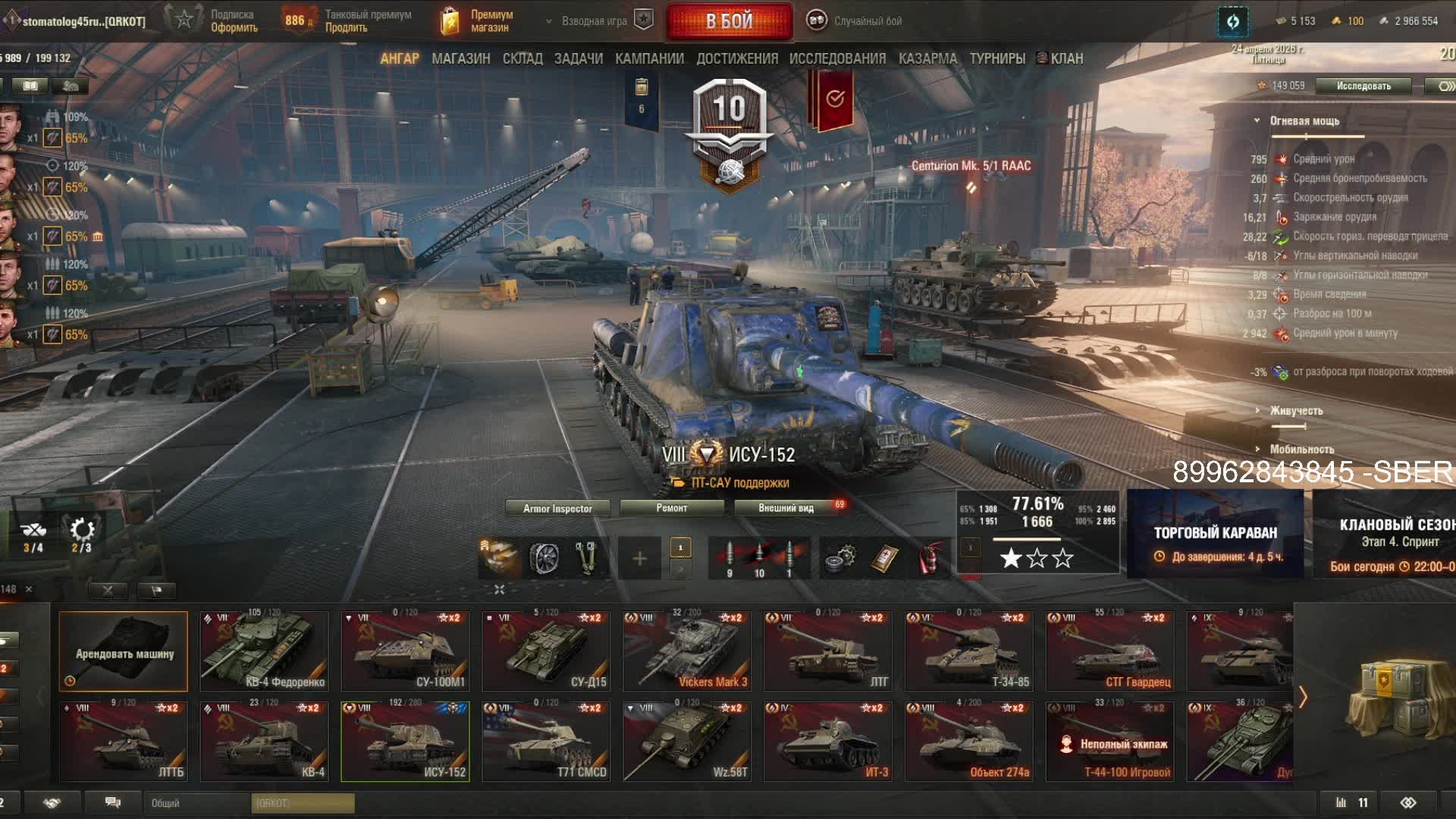Go to the КАЗАРМА tab
The image size is (1456, 819).
pos(927,58)
